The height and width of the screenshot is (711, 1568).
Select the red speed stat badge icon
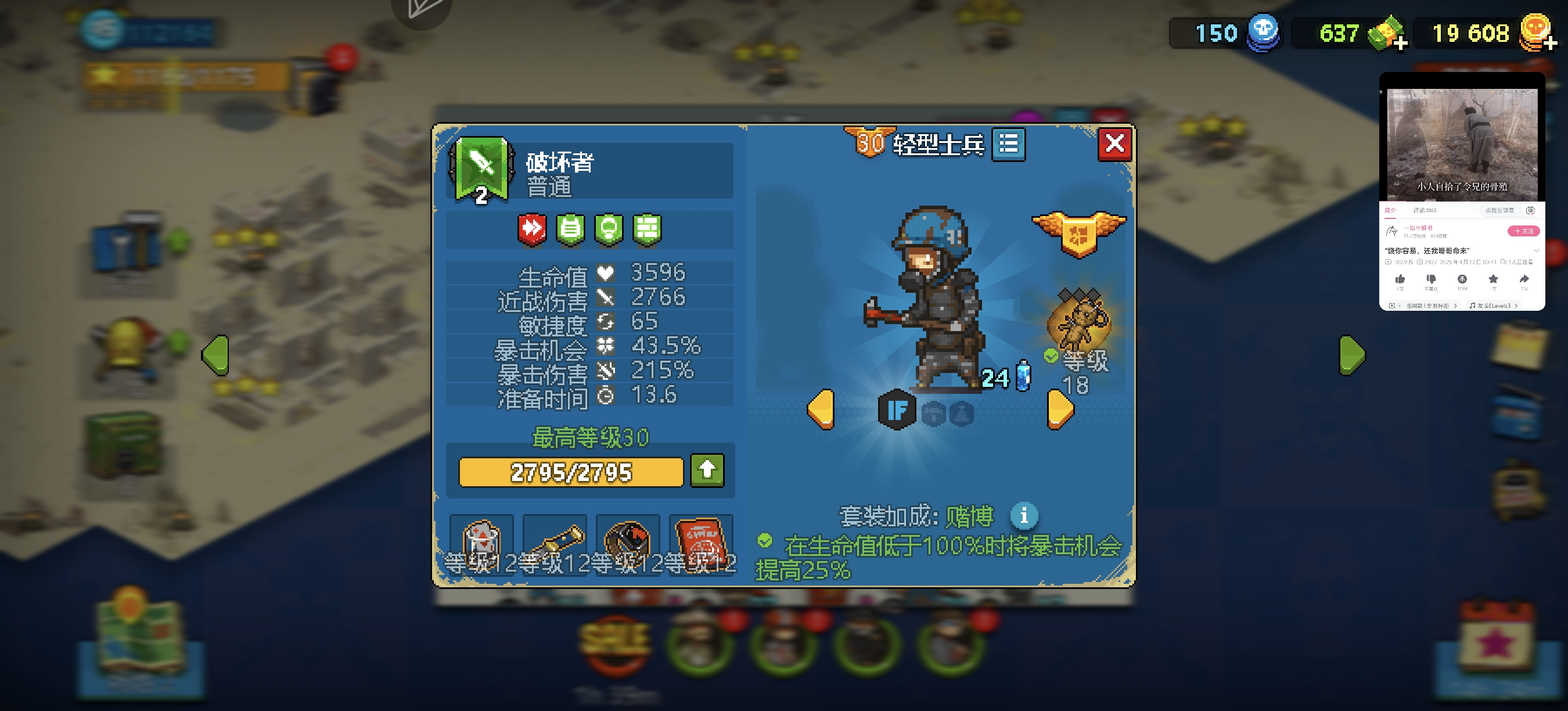tap(534, 230)
